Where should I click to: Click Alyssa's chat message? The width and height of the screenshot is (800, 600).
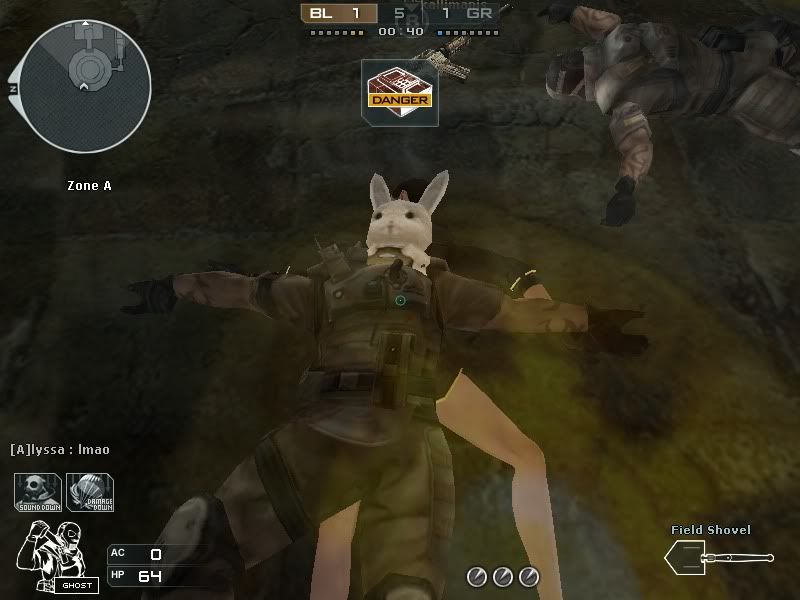(60, 450)
